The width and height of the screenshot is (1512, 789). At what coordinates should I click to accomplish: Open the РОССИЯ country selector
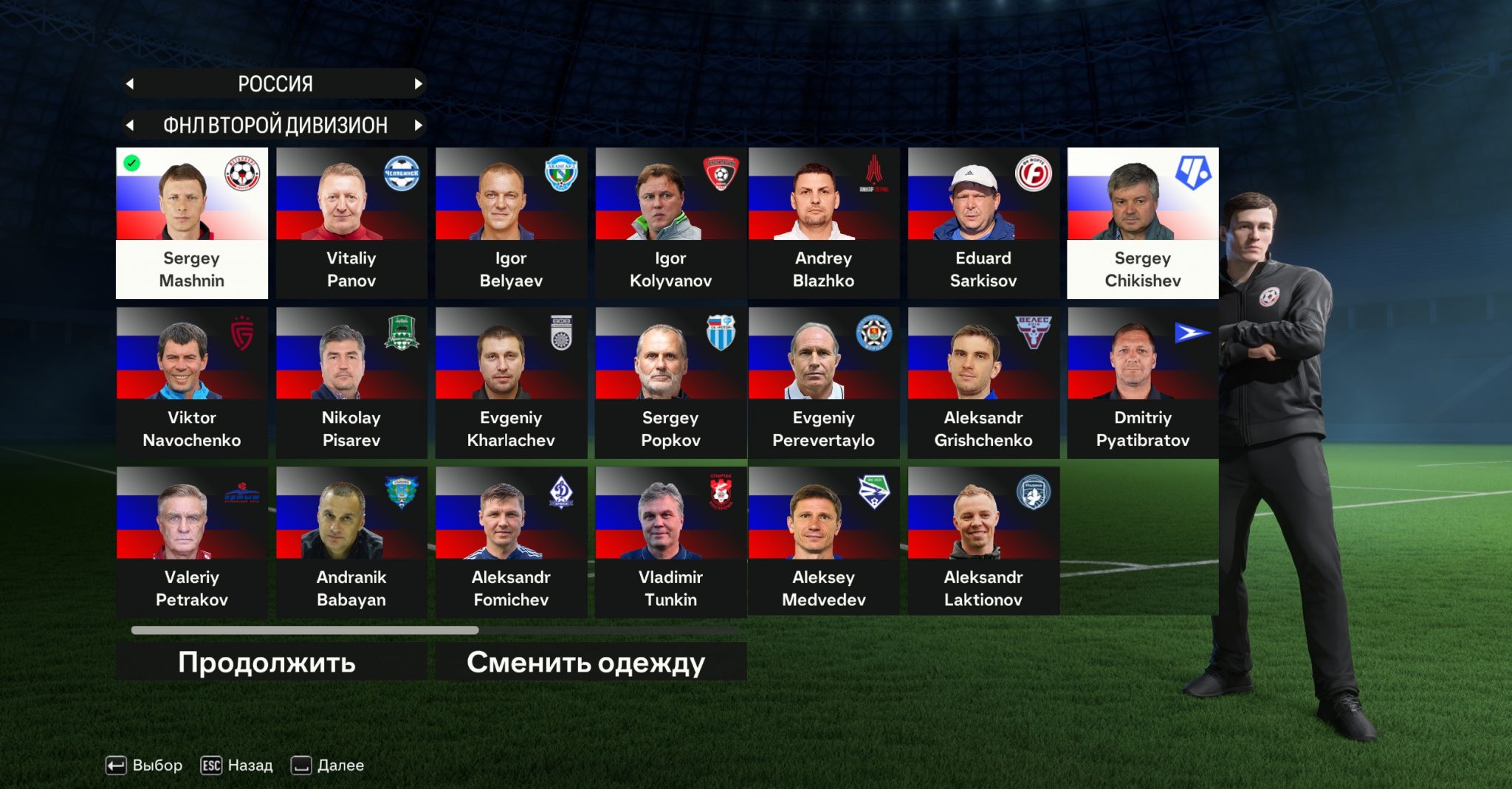pyautogui.click(x=275, y=83)
